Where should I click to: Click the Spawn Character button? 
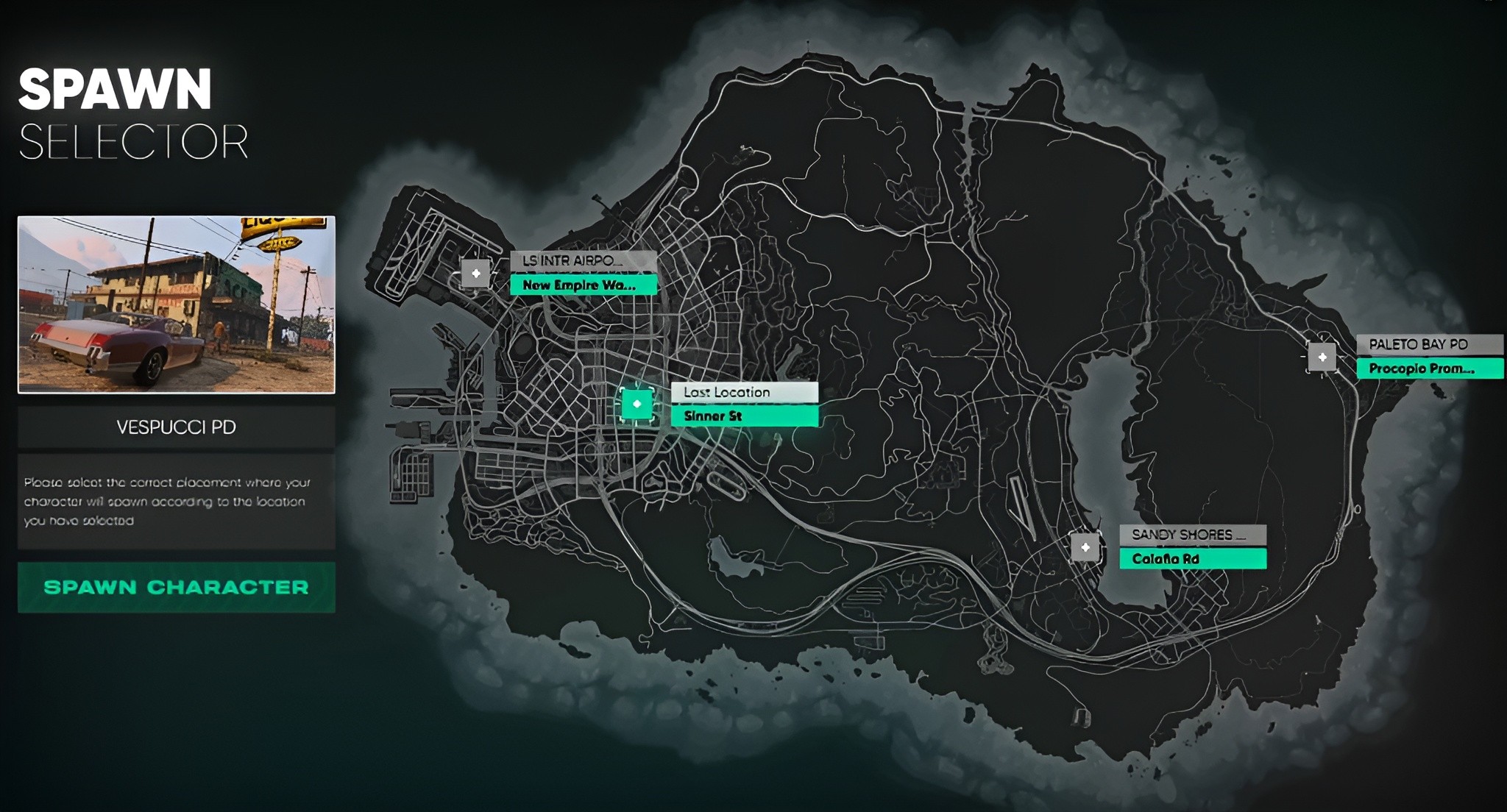[176, 587]
